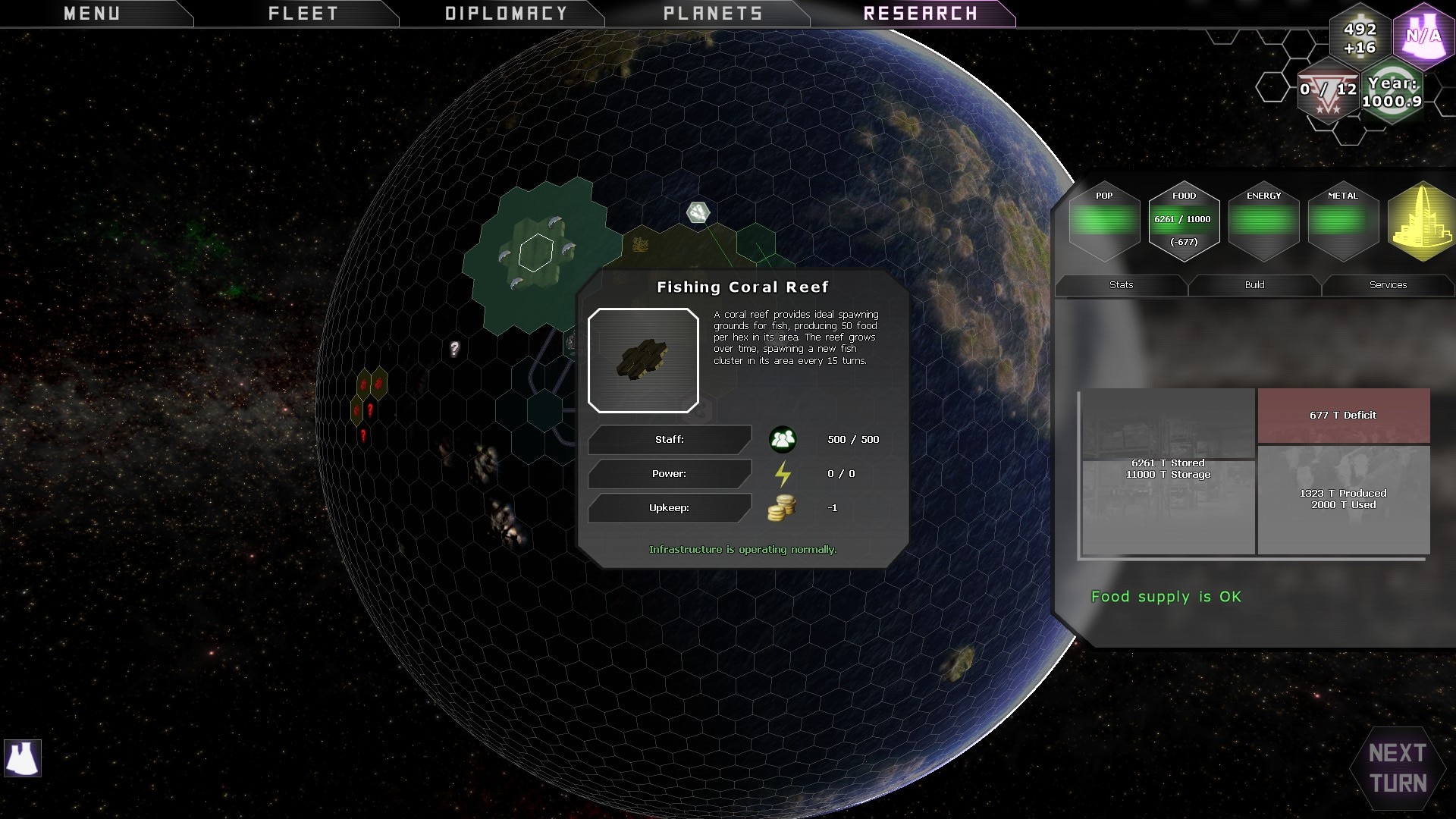Viewport: 1456px width, 819px height.
Task: Click the Fishing Coral Reef thumbnail
Action: coord(643,360)
